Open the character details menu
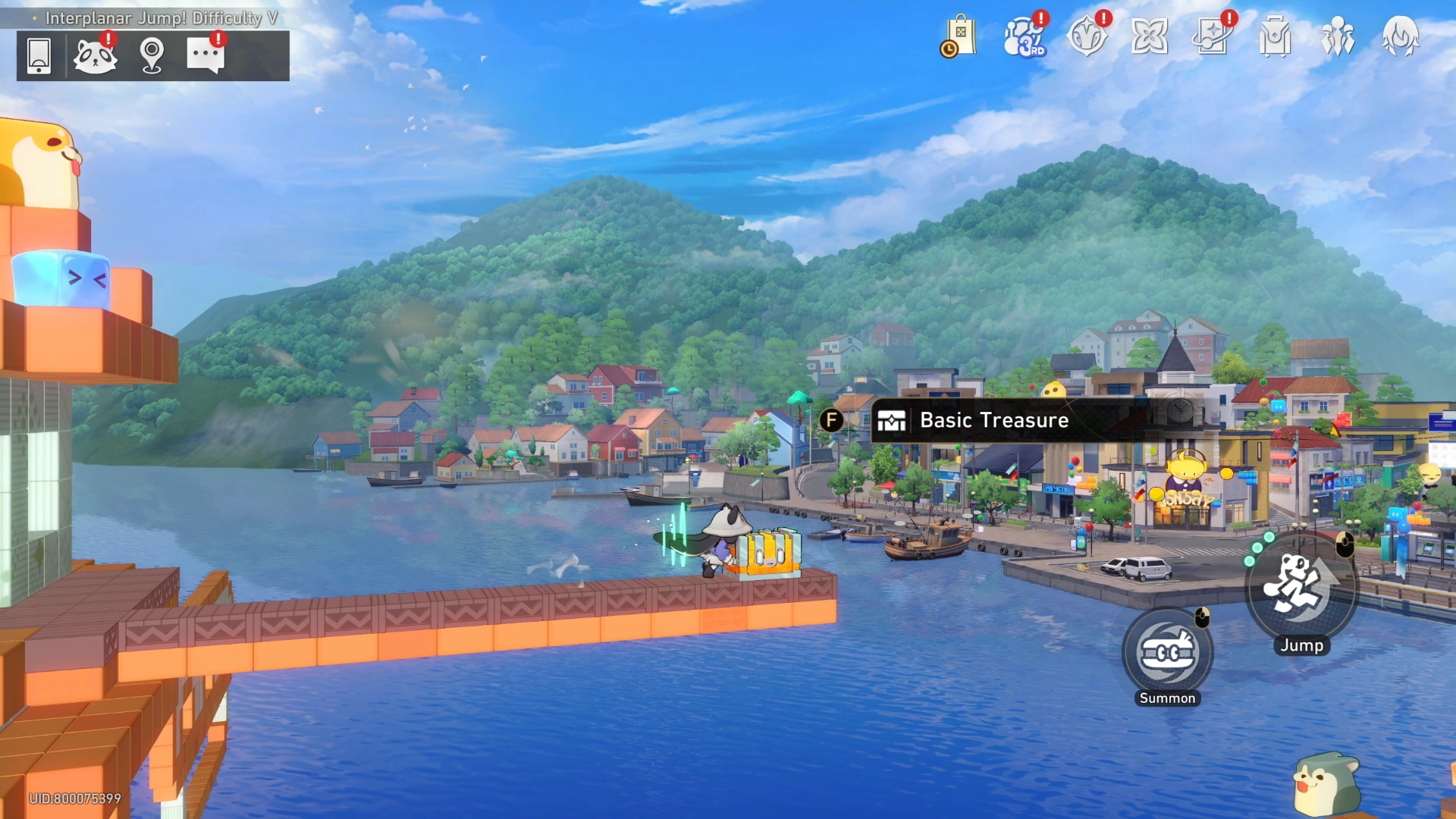This screenshot has width=1456, height=819. (1401, 34)
